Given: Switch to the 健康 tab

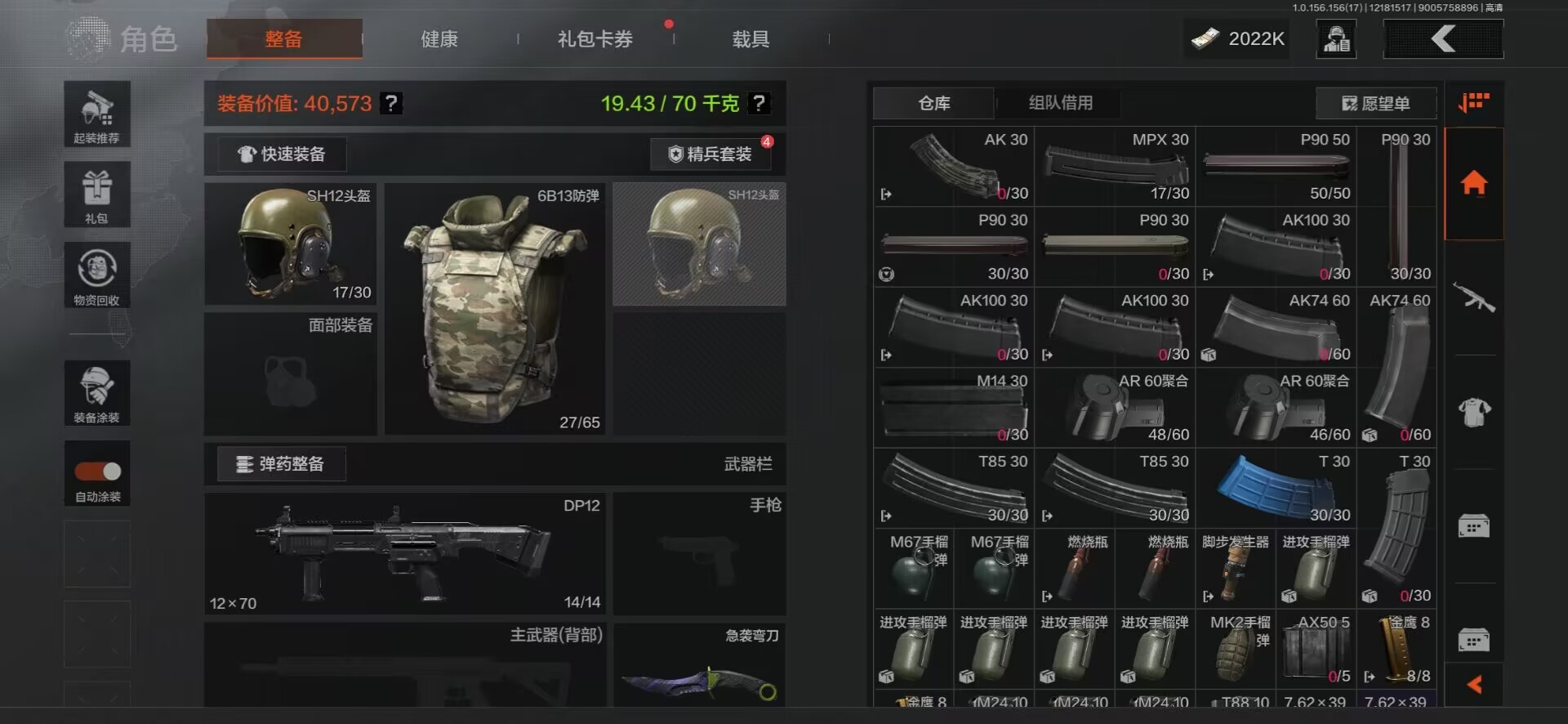Looking at the screenshot, I should pos(439,39).
